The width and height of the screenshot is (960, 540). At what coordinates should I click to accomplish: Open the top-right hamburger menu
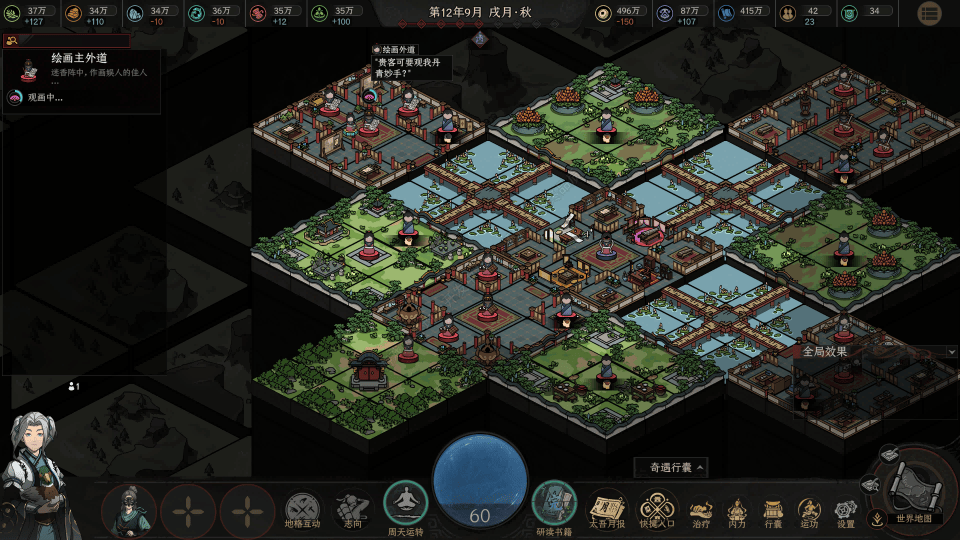(929, 13)
